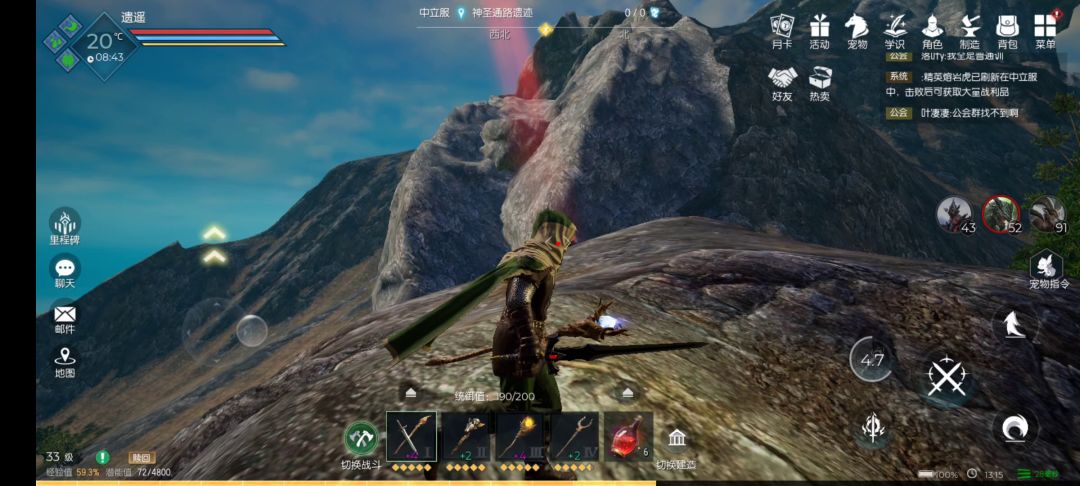
Task: Tap the crossed swords attack button
Action: point(946,378)
